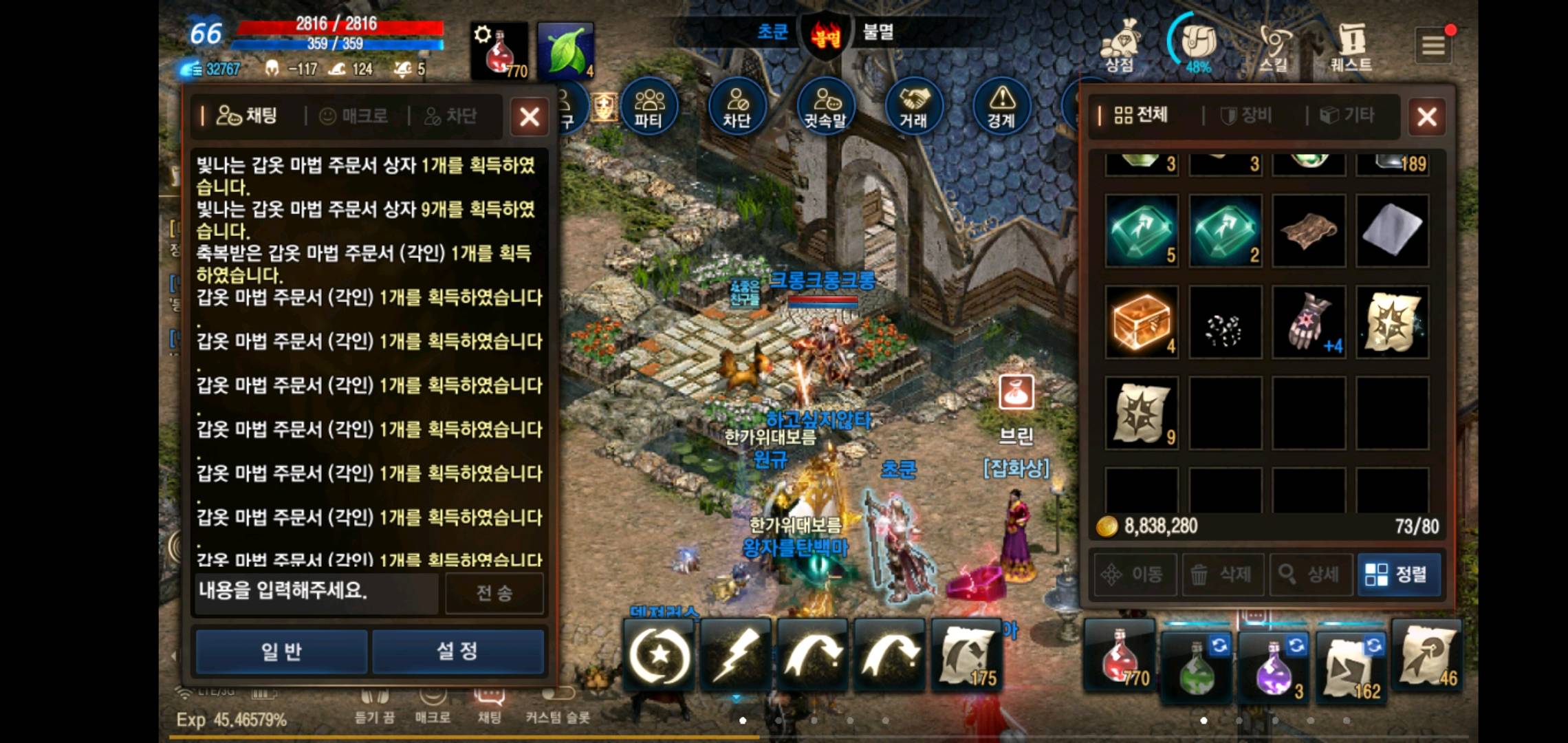Open the hamburger menu top right
This screenshot has height=743, width=1568.
pos(1433,43)
